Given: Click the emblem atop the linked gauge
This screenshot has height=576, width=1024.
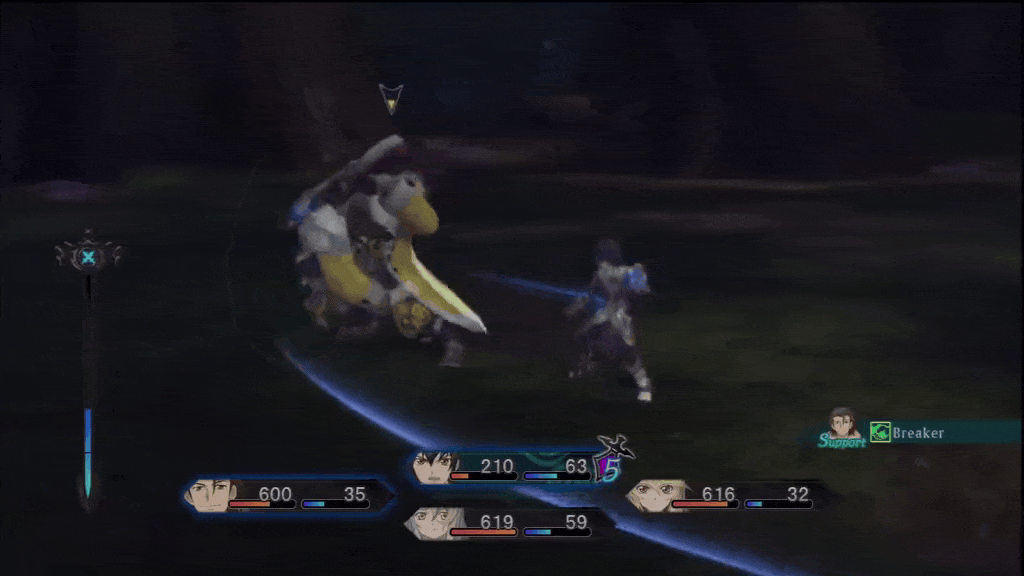Looking at the screenshot, I should (89, 257).
